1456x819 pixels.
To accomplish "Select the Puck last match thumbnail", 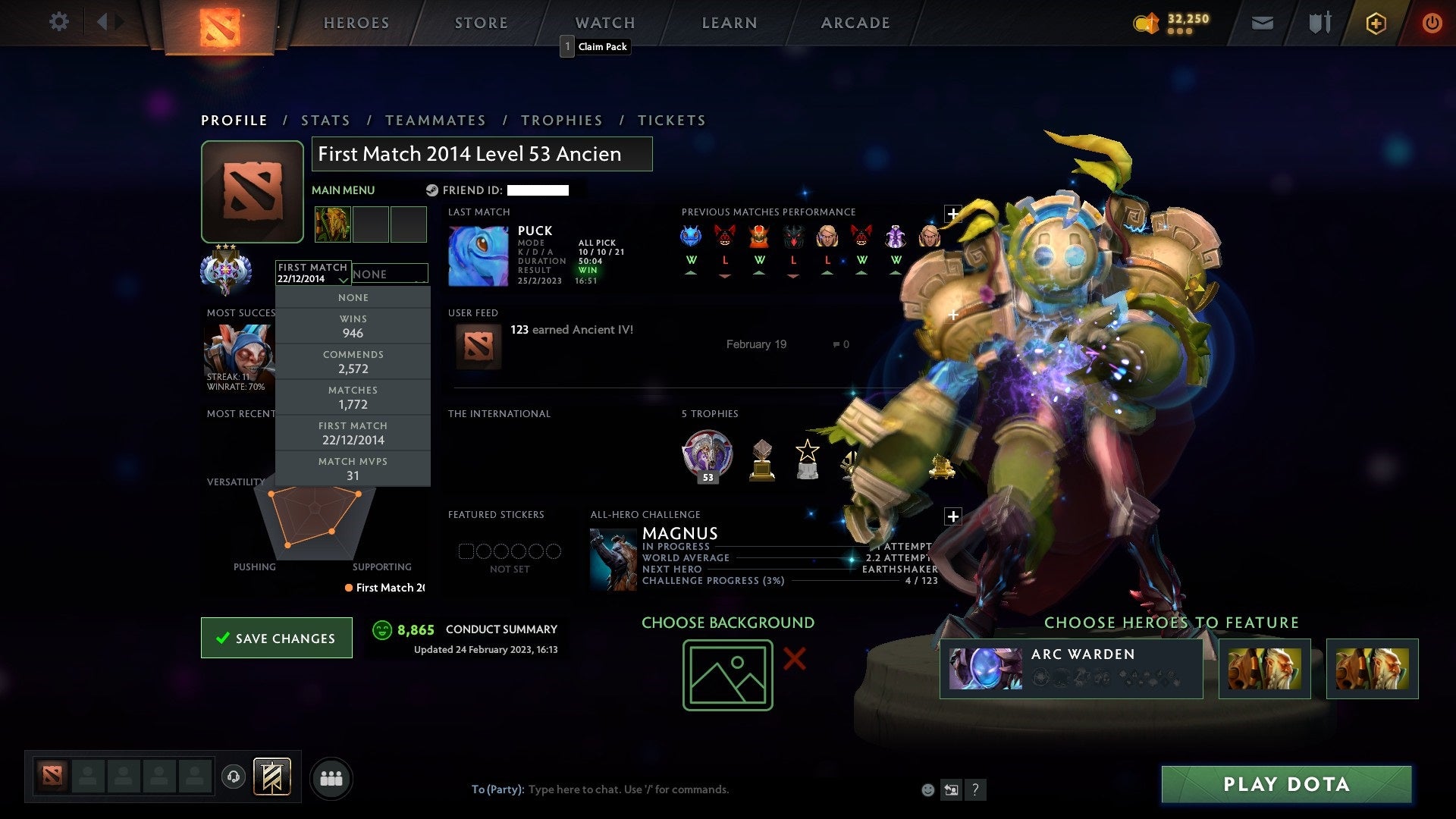I will [x=479, y=254].
